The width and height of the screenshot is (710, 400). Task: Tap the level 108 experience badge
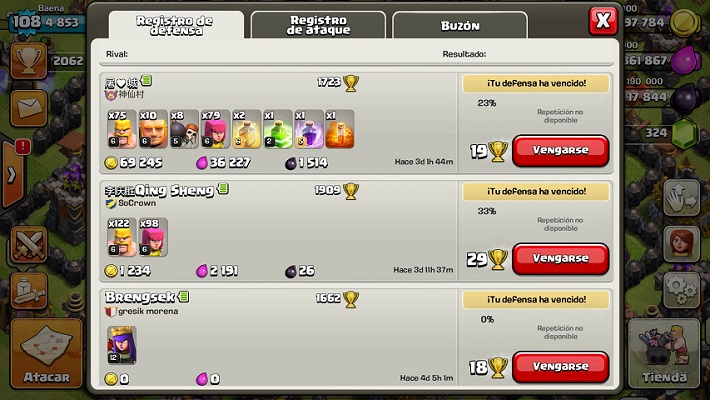pos(22,20)
